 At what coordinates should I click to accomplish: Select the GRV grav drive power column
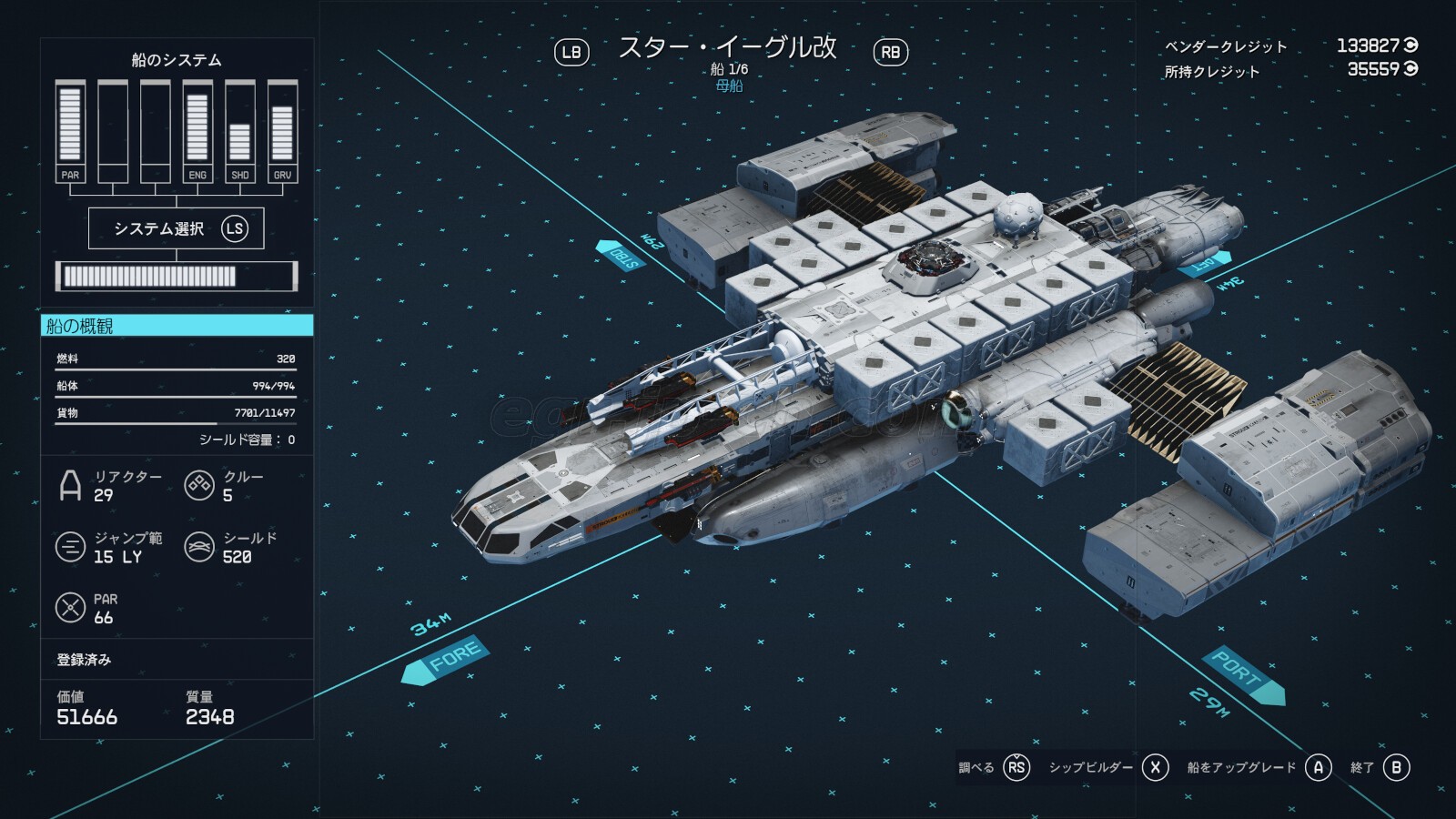(x=282, y=131)
